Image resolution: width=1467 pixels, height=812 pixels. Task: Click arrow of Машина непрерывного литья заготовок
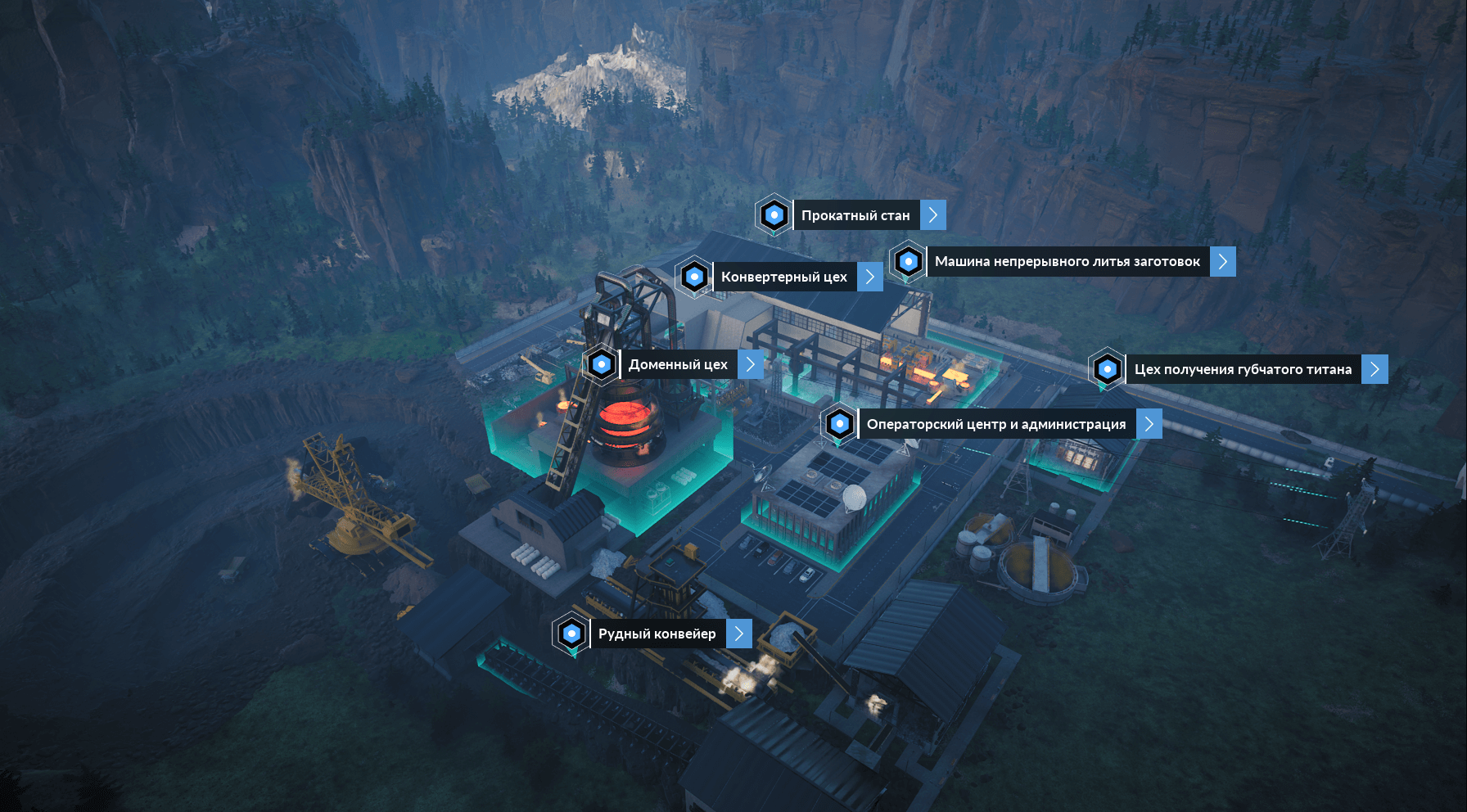[x=1222, y=262]
